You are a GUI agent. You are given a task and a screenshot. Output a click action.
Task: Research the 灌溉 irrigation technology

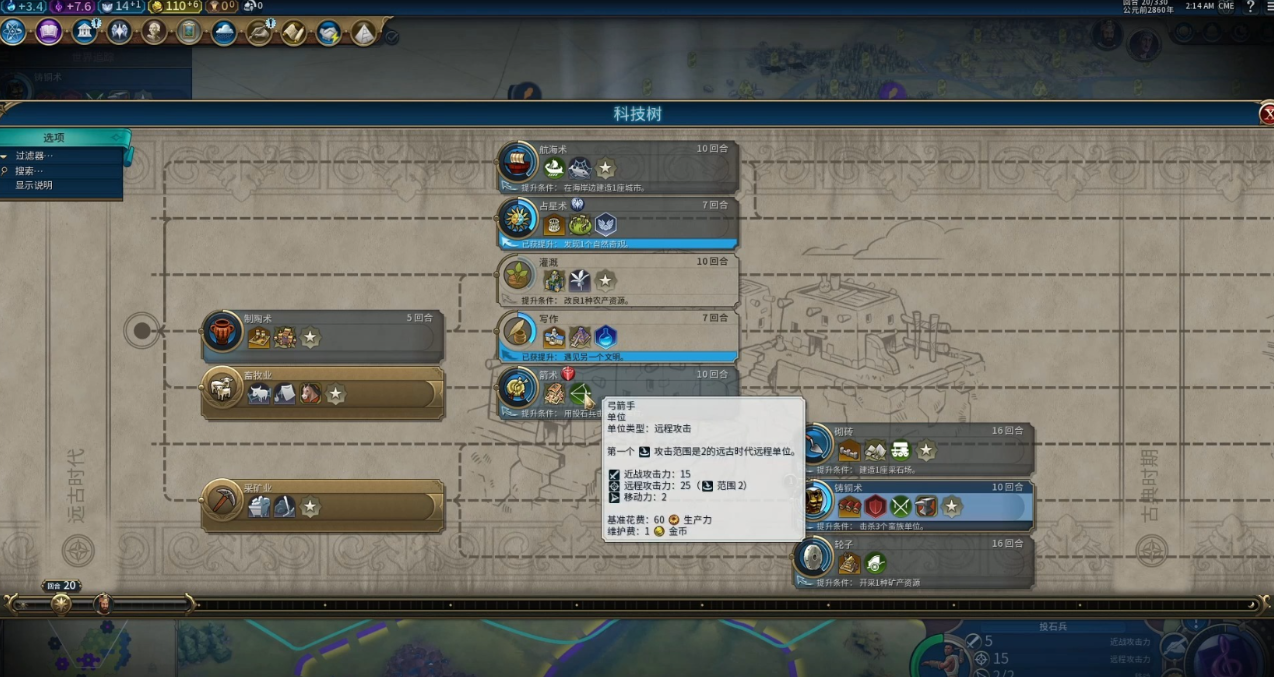click(x=620, y=278)
